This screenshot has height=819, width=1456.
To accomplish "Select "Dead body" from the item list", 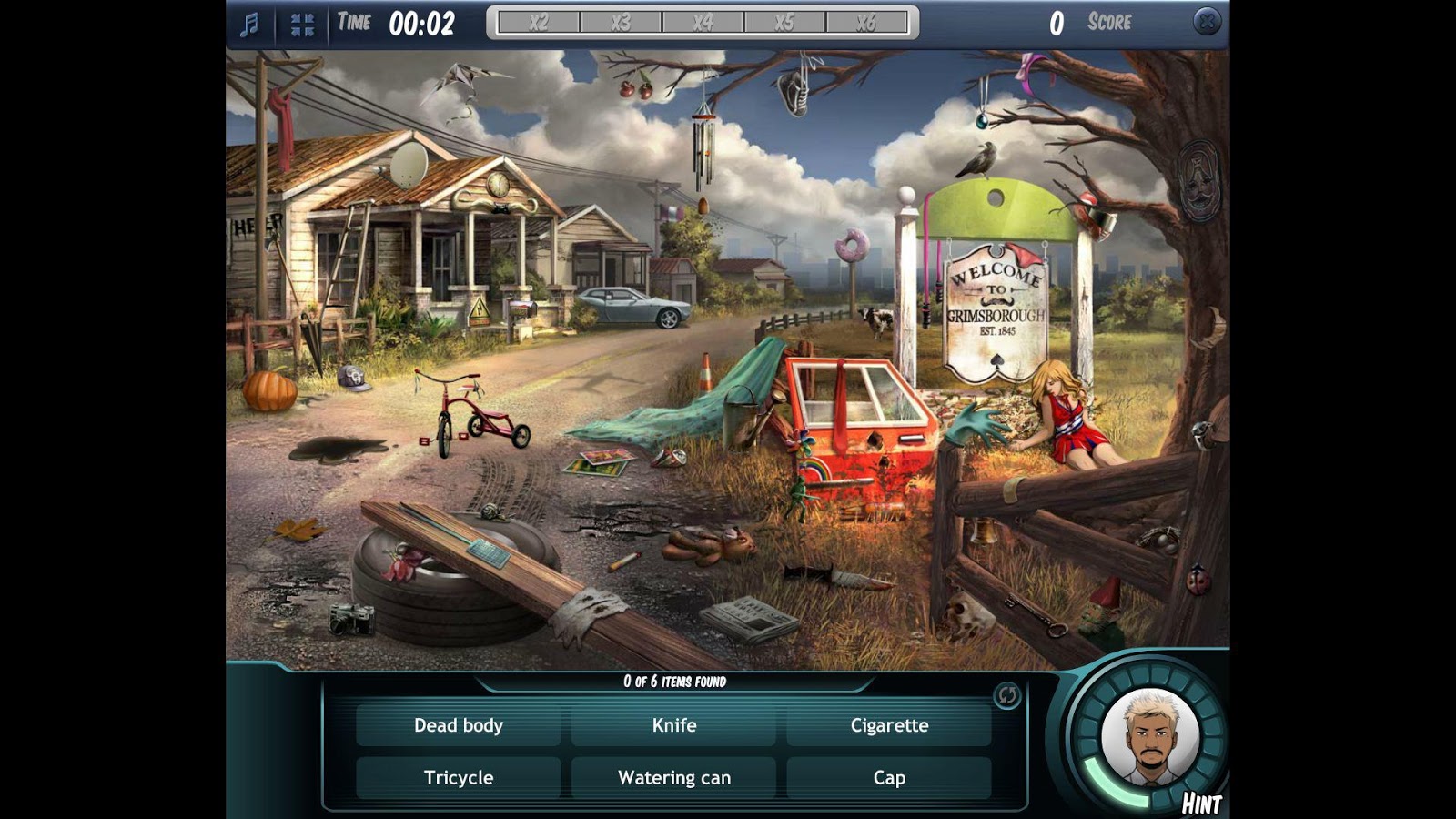I will 458,726.
